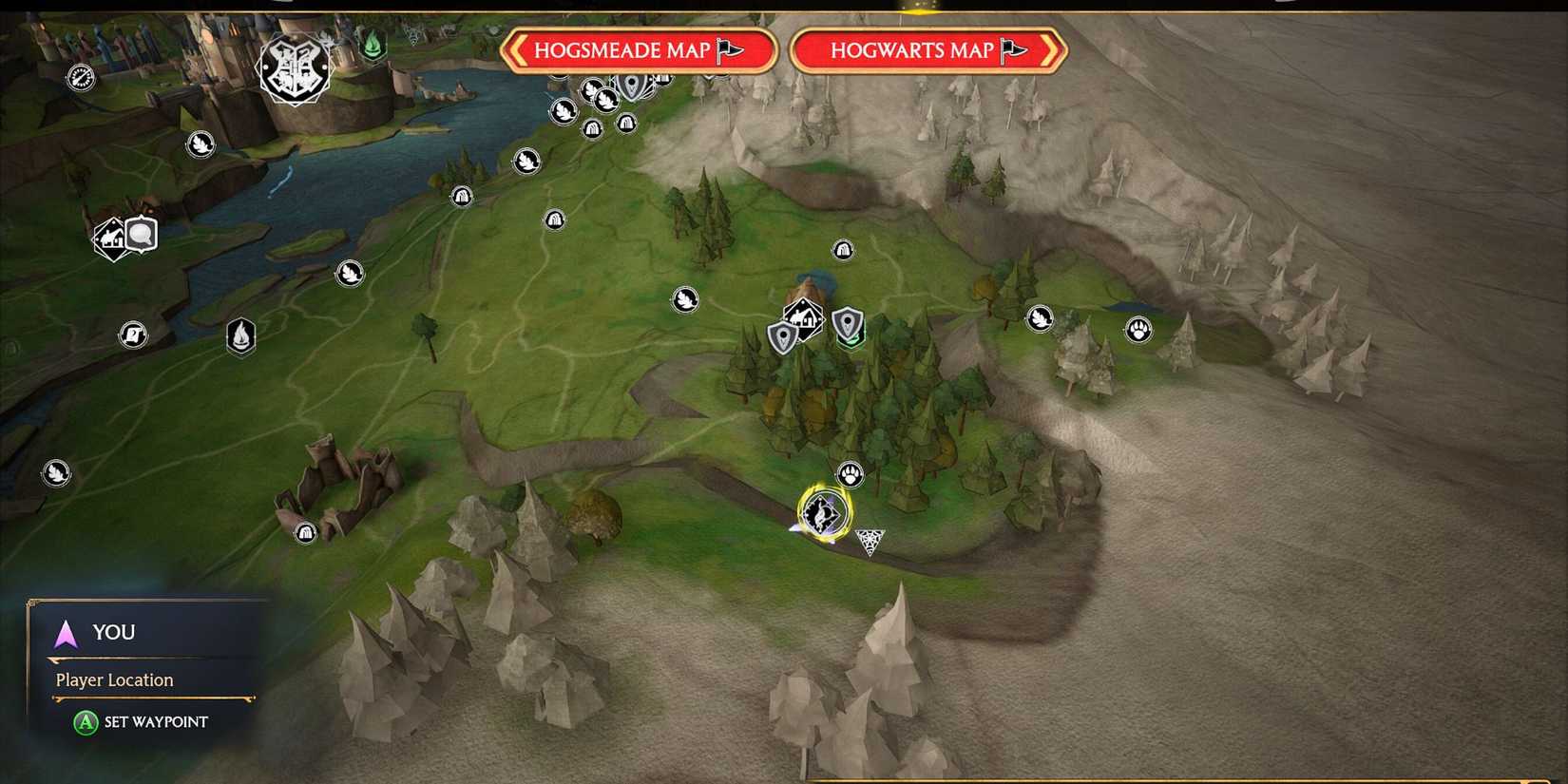The image size is (1568, 784).
Task: Click the cave entrance arch icon in the field
Action: click(553, 220)
